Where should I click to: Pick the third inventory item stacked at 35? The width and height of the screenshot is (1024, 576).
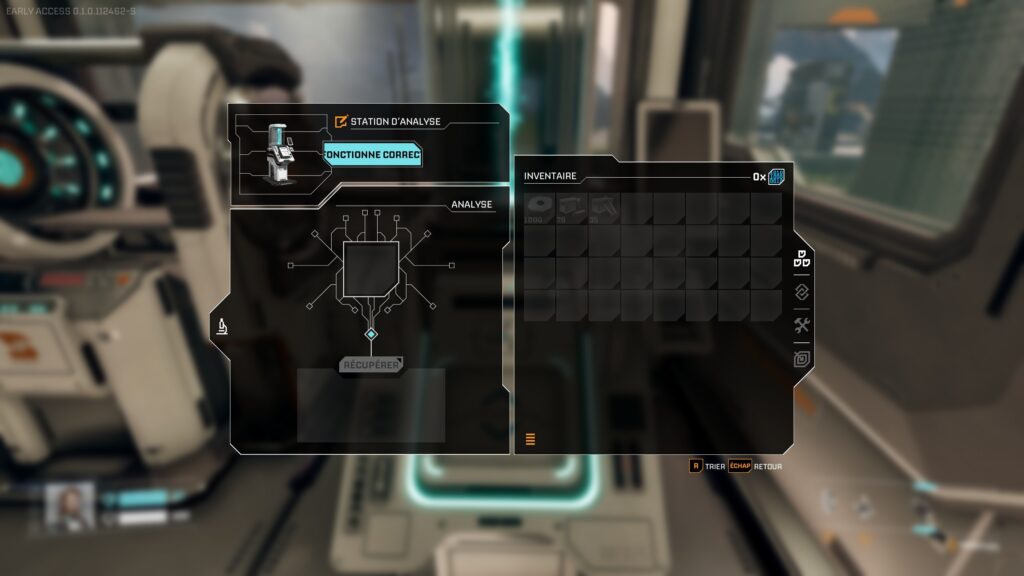point(604,208)
